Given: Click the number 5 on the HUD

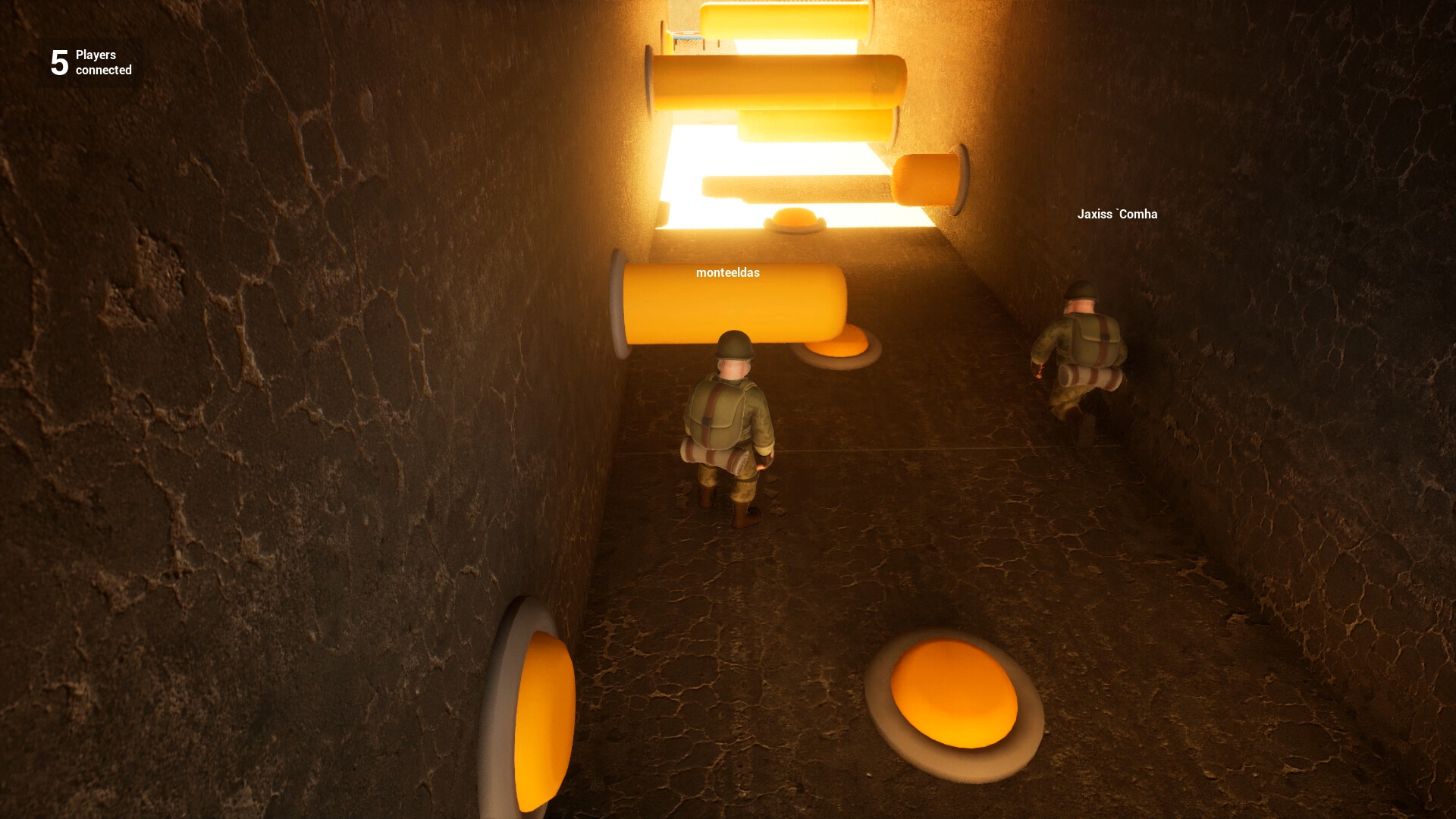Looking at the screenshot, I should click(58, 62).
